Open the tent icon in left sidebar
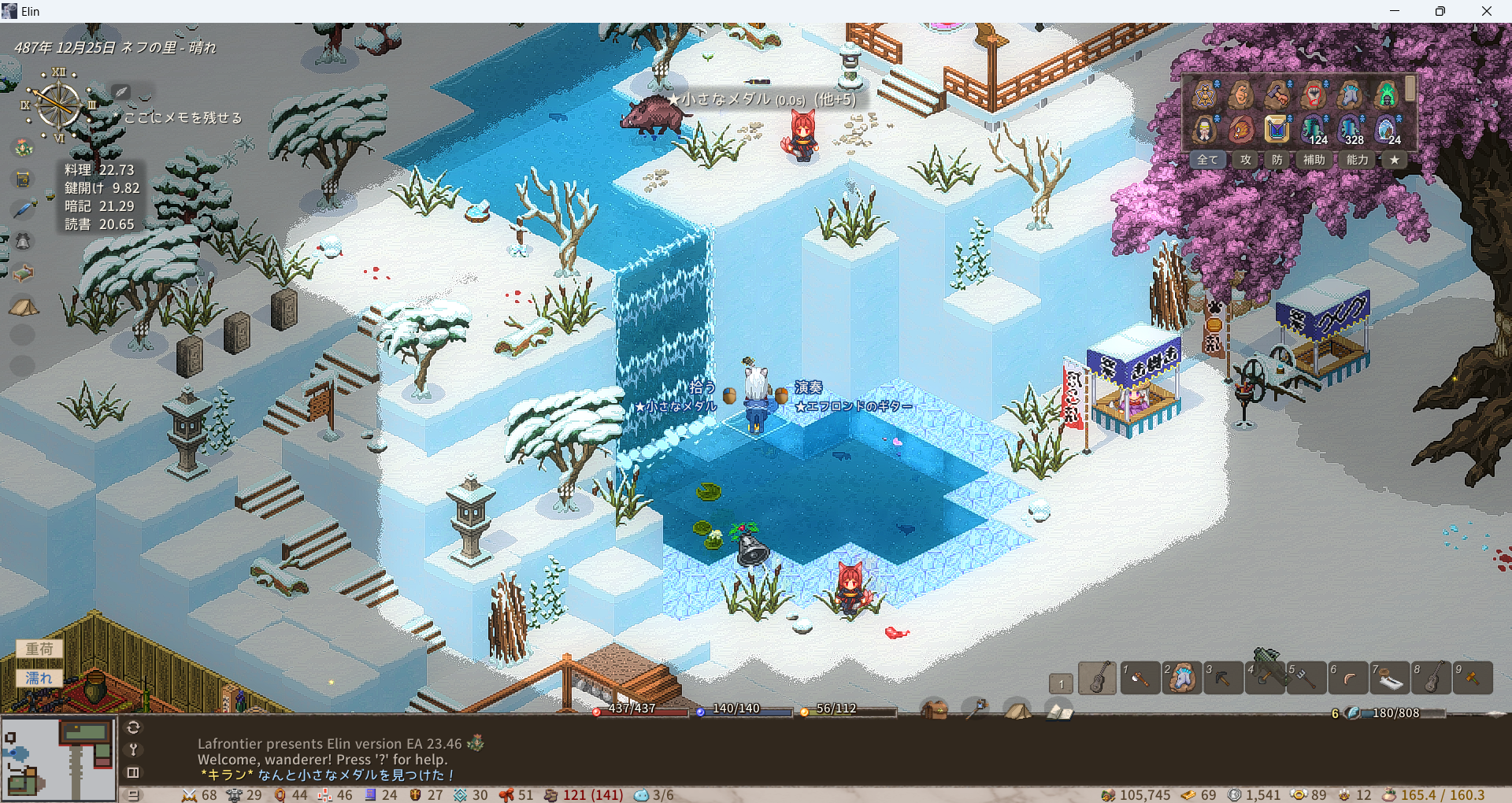Screen dimensions: 1512x803 click(x=23, y=306)
